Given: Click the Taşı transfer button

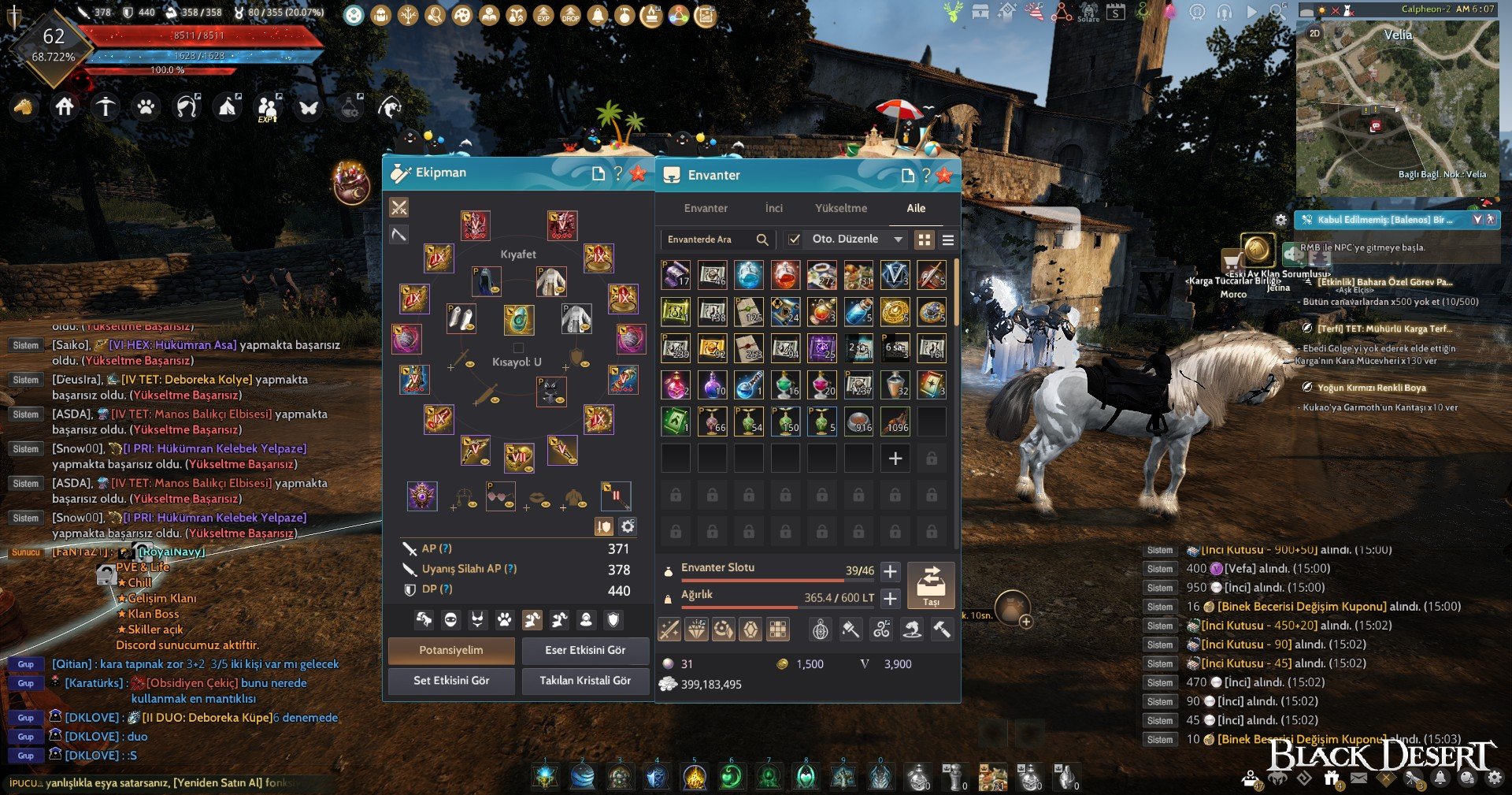Looking at the screenshot, I should (x=931, y=585).
